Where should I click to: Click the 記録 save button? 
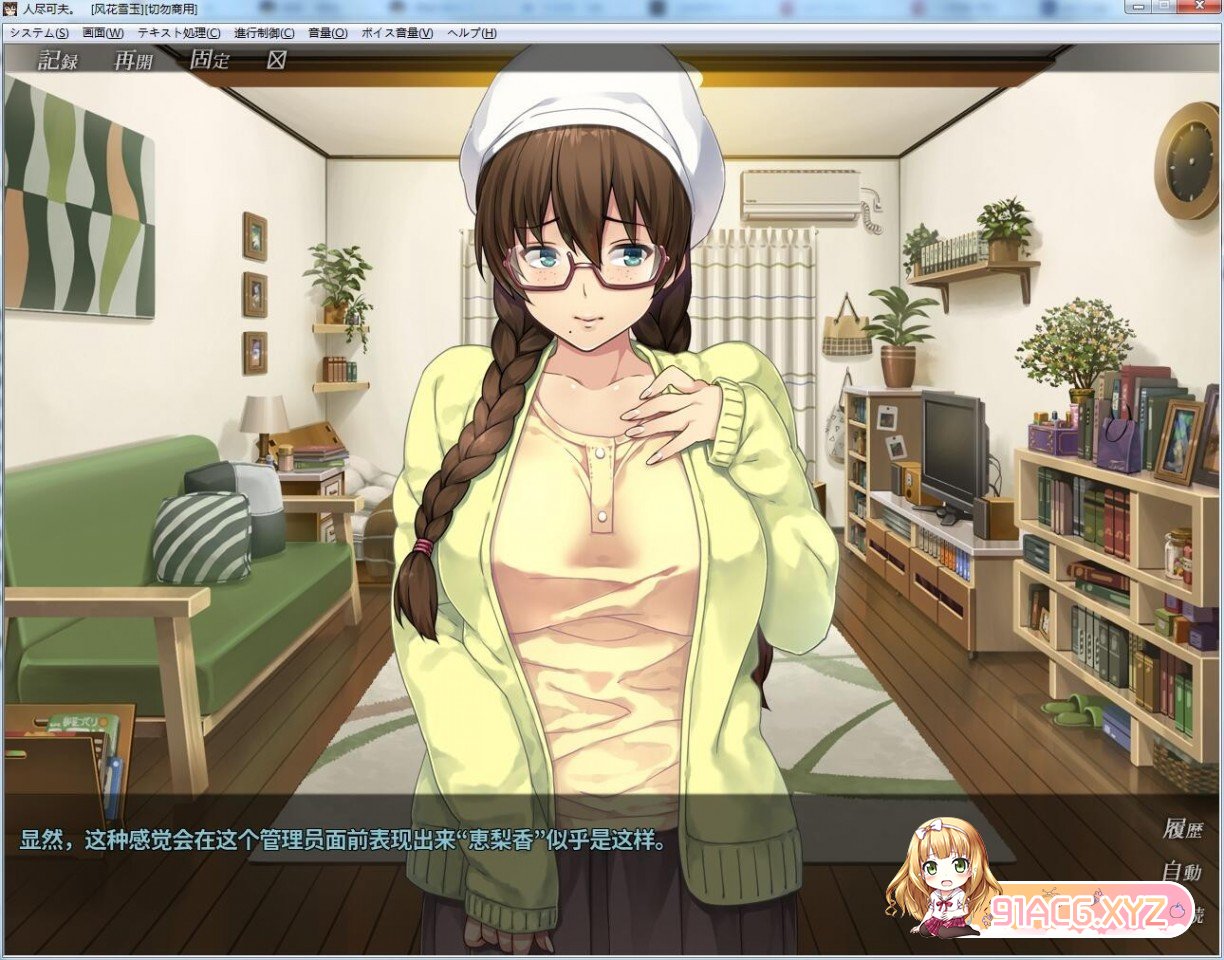pyautogui.click(x=58, y=60)
